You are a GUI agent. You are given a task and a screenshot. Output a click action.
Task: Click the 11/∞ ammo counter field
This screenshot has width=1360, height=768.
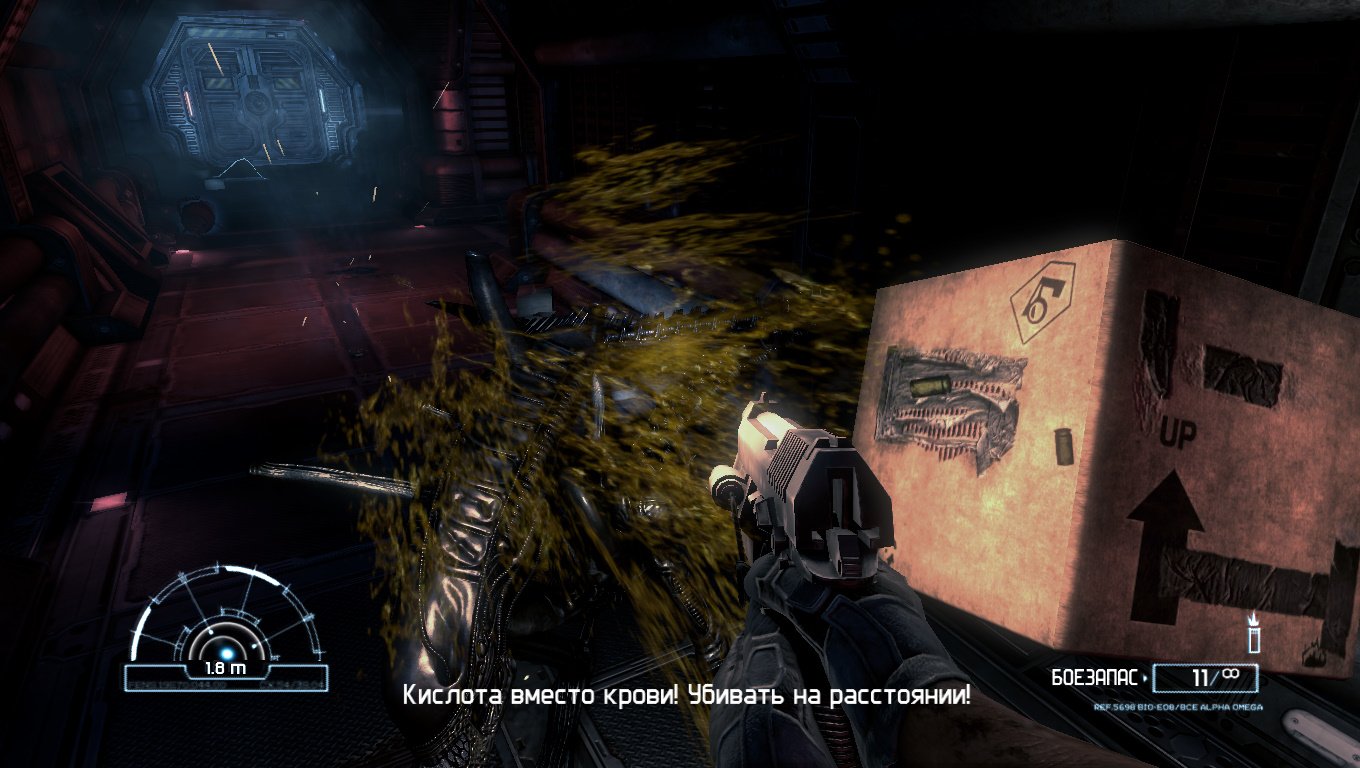[1205, 678]
